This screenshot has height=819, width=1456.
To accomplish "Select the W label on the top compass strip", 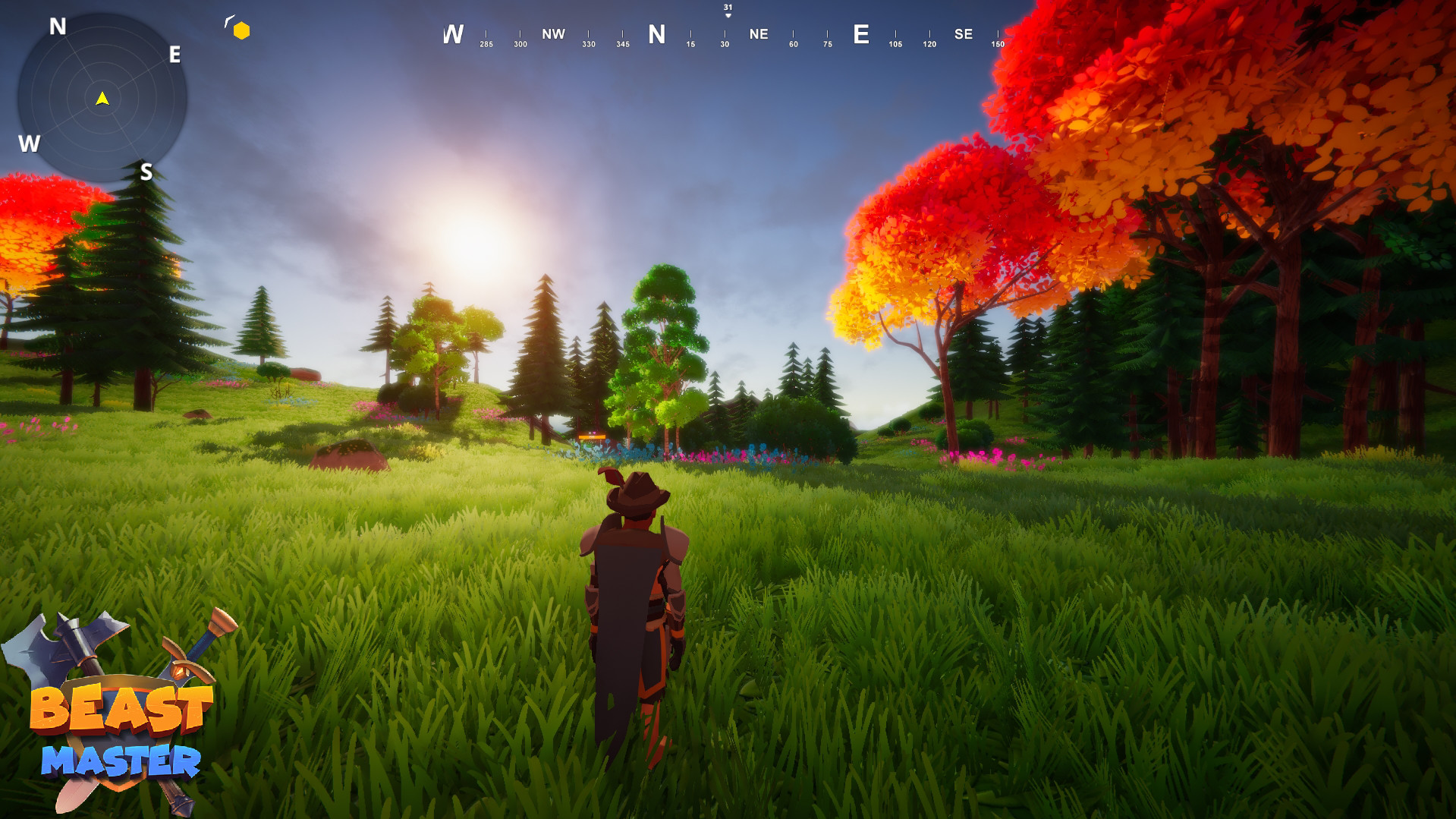I will point(454,33).
